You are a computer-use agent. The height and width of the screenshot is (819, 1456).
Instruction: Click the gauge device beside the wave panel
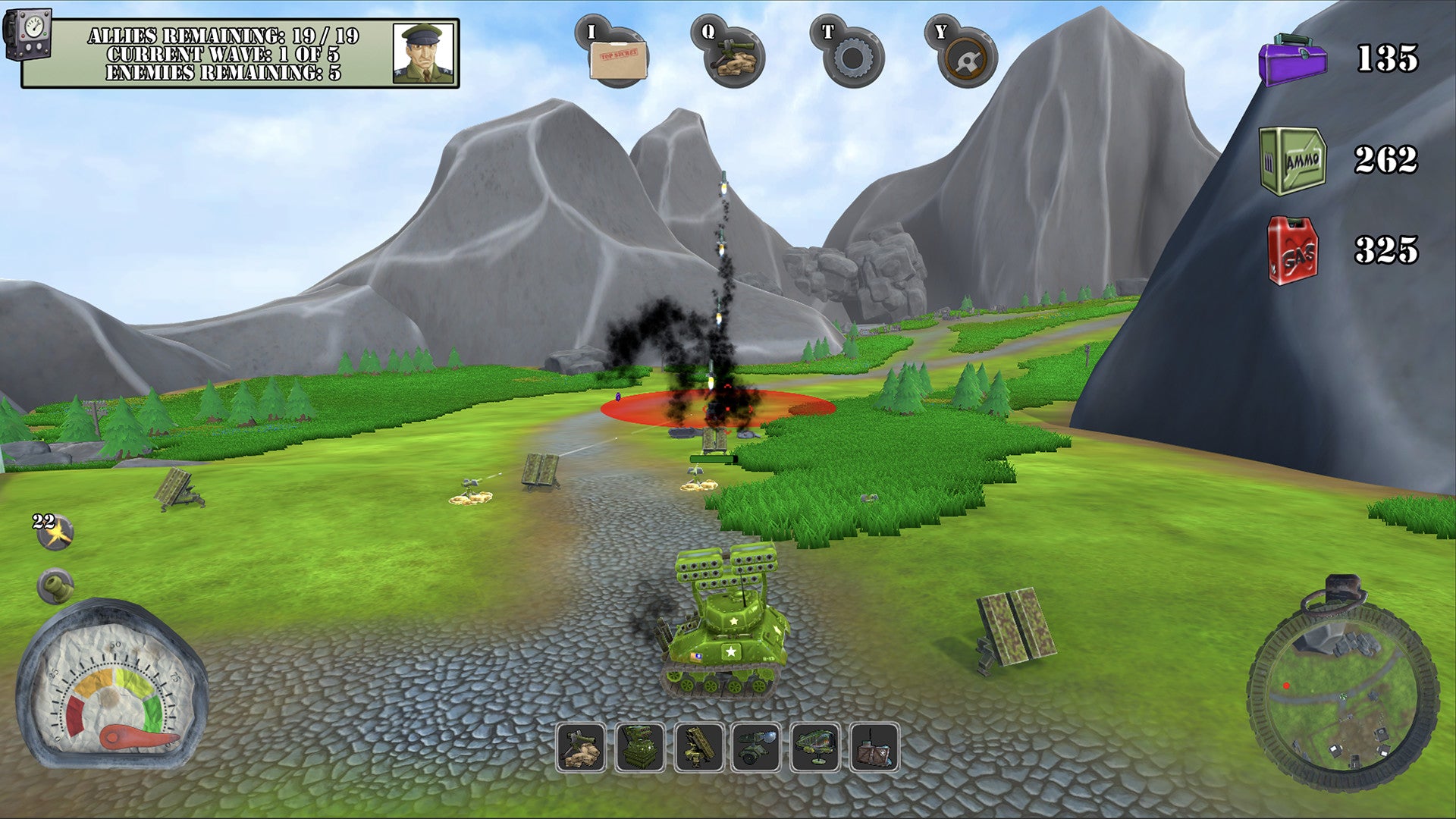tap(27, 34)
